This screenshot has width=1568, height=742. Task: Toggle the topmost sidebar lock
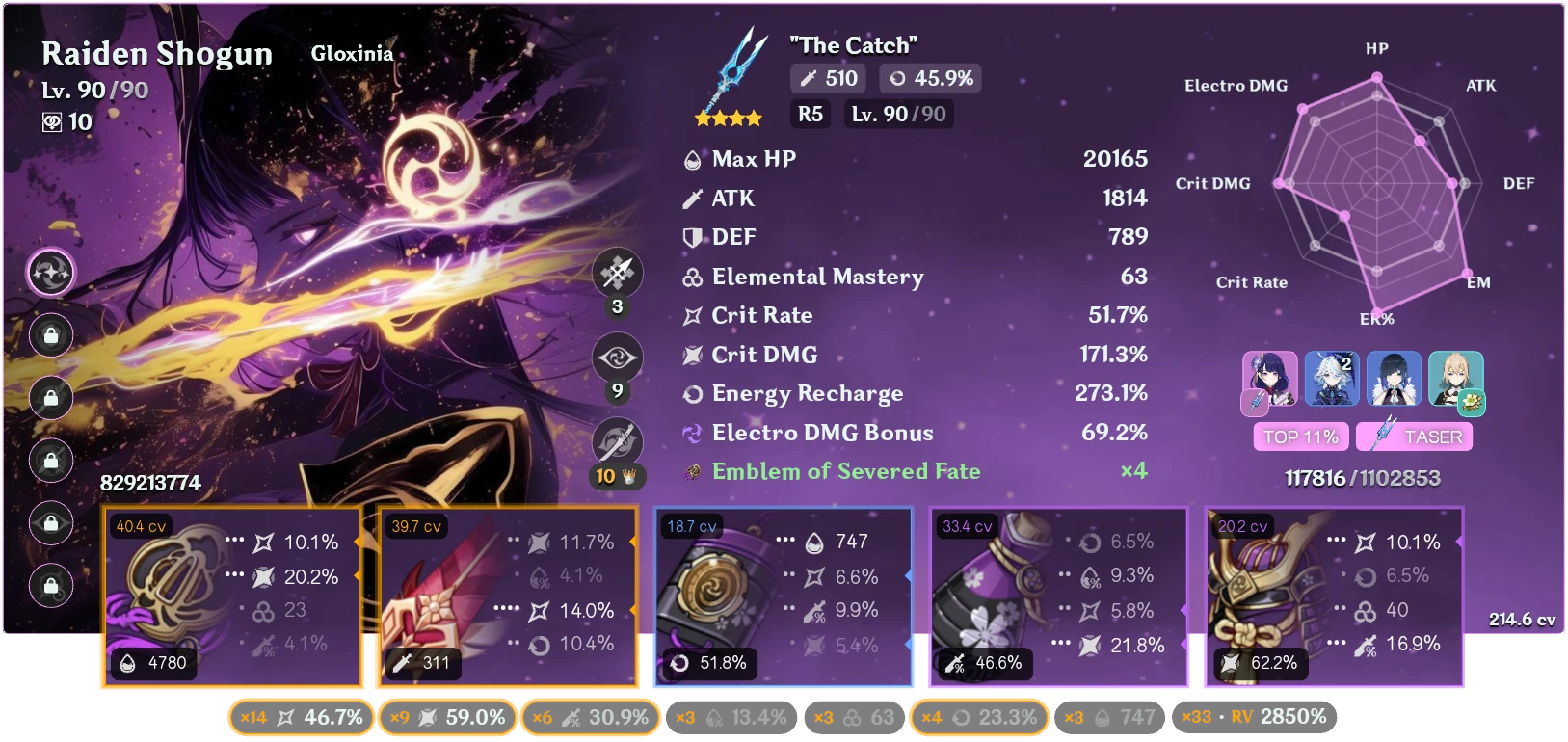[x=50, y=335]
